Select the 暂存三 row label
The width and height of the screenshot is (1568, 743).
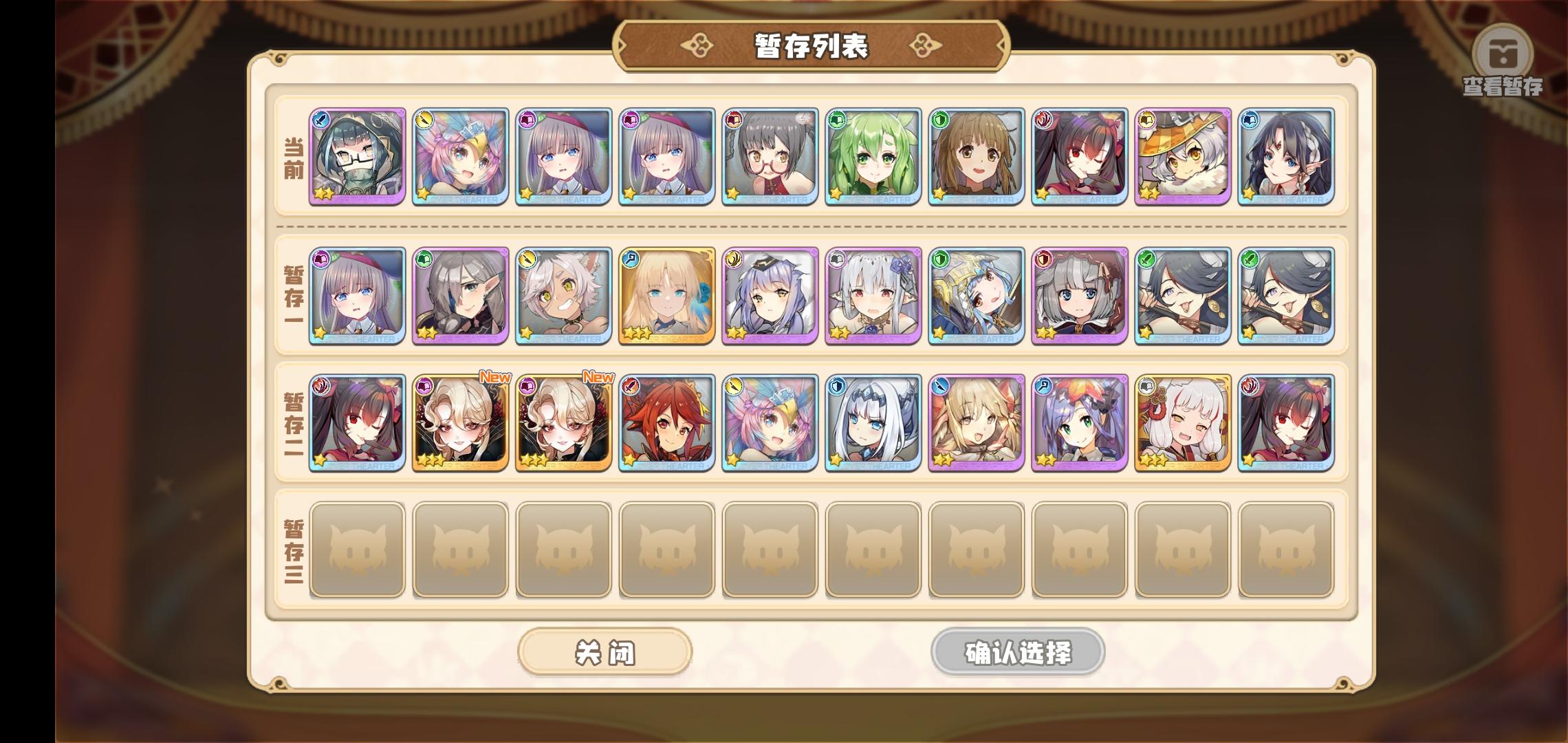click(294, 550)
